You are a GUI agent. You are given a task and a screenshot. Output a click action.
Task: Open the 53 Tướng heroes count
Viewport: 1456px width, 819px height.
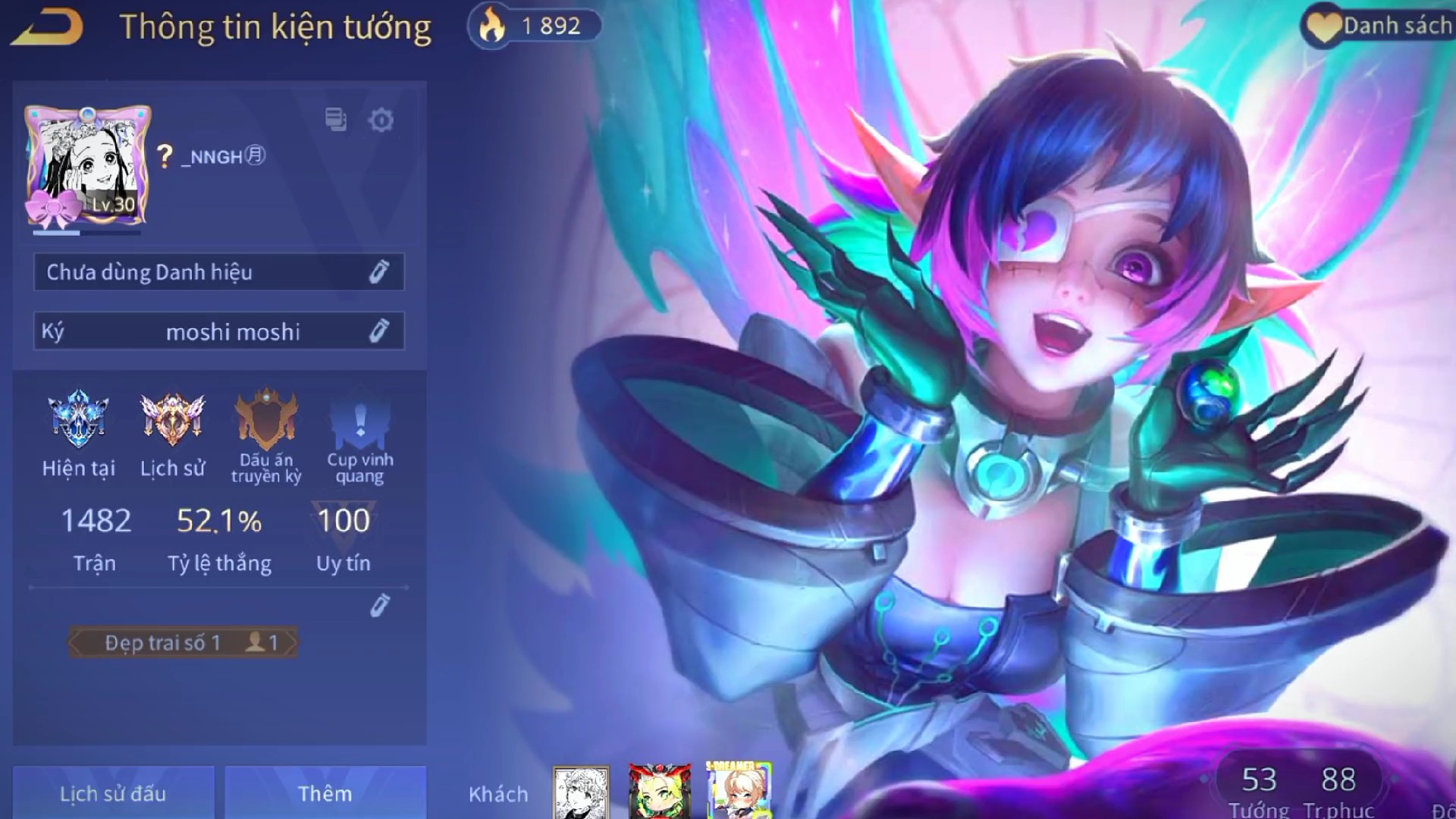tap(1259, 790)
